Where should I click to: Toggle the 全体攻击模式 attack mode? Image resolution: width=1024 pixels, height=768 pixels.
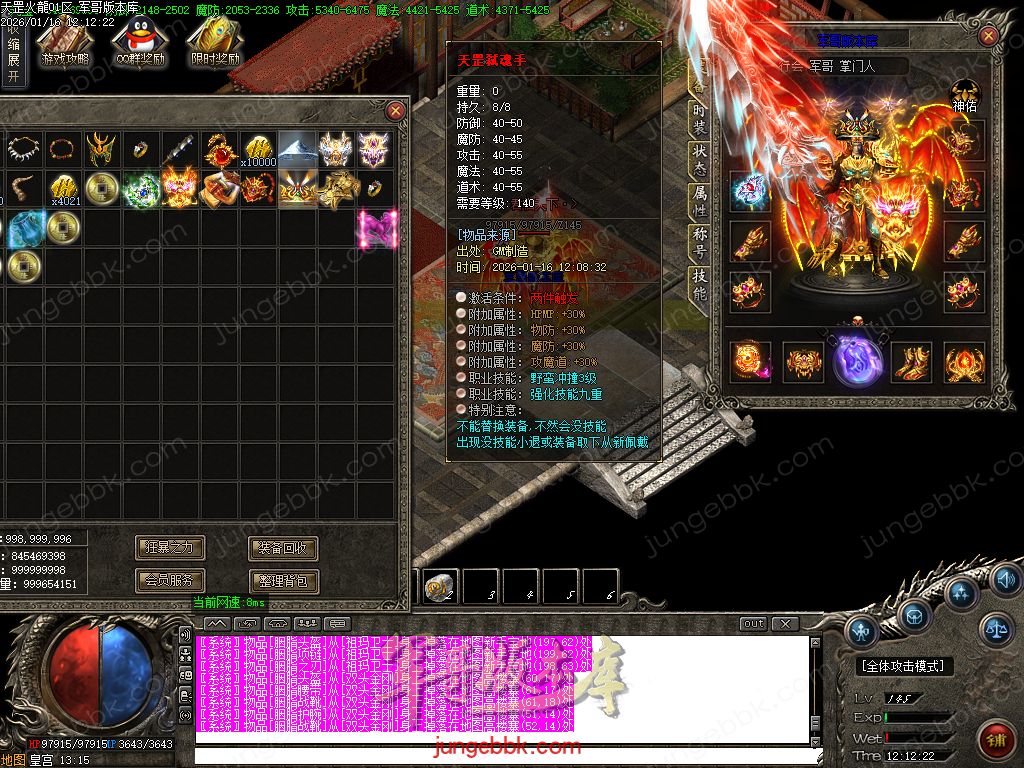[x=904, y=666]
